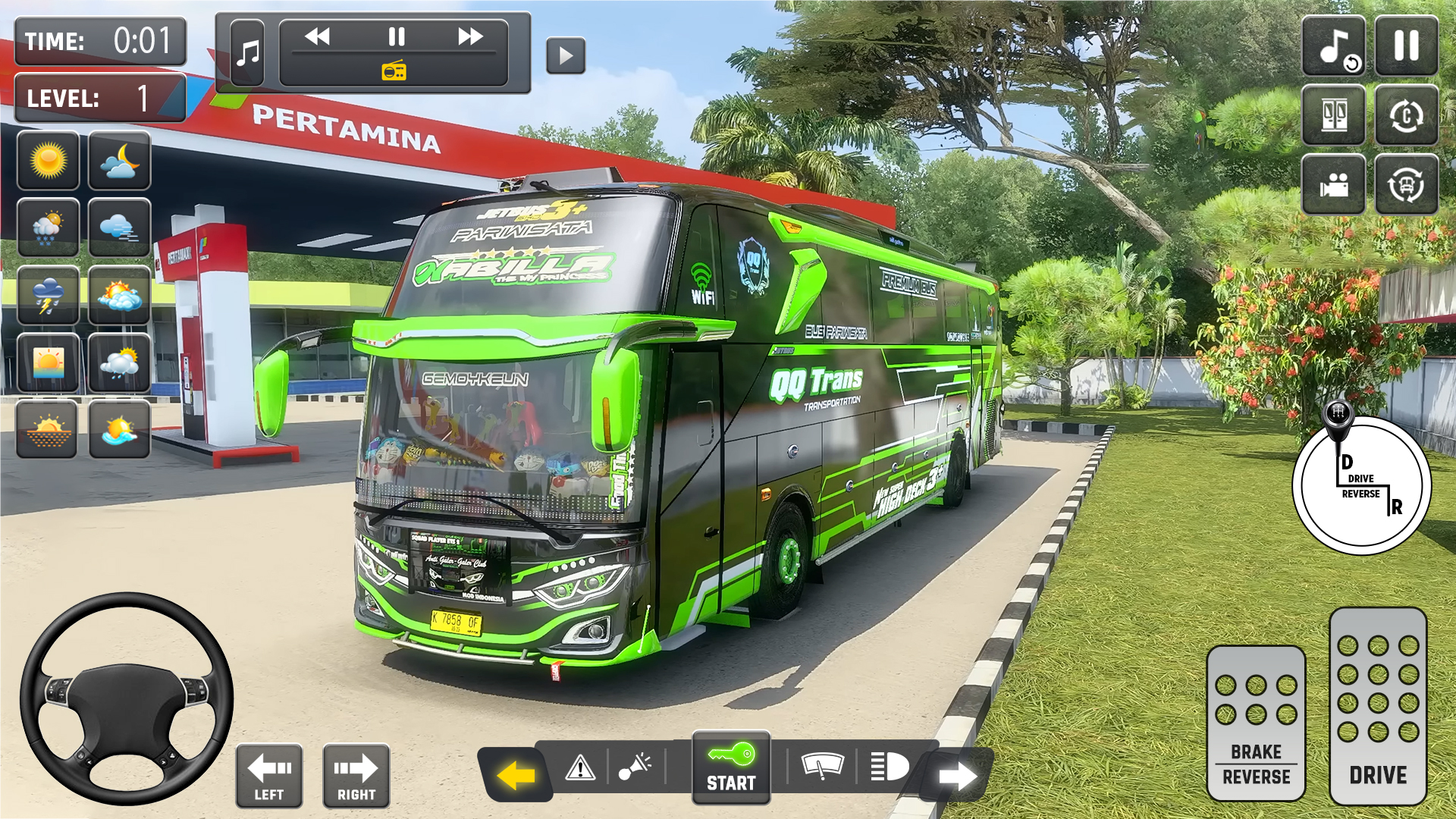Skip to the next music track
The image size is (1456, 819).
[472, 36]
